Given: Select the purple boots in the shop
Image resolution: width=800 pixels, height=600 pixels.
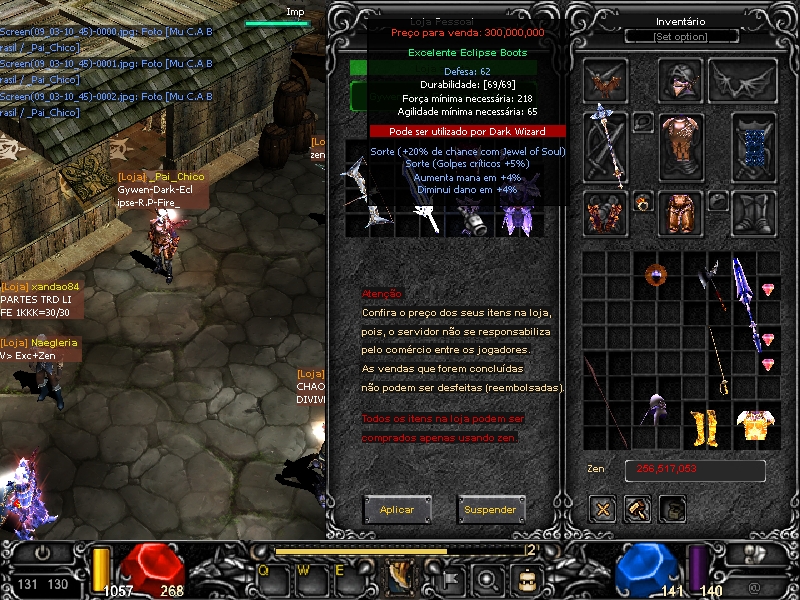Looking at the screenshot, I should (x=515, y=216).
